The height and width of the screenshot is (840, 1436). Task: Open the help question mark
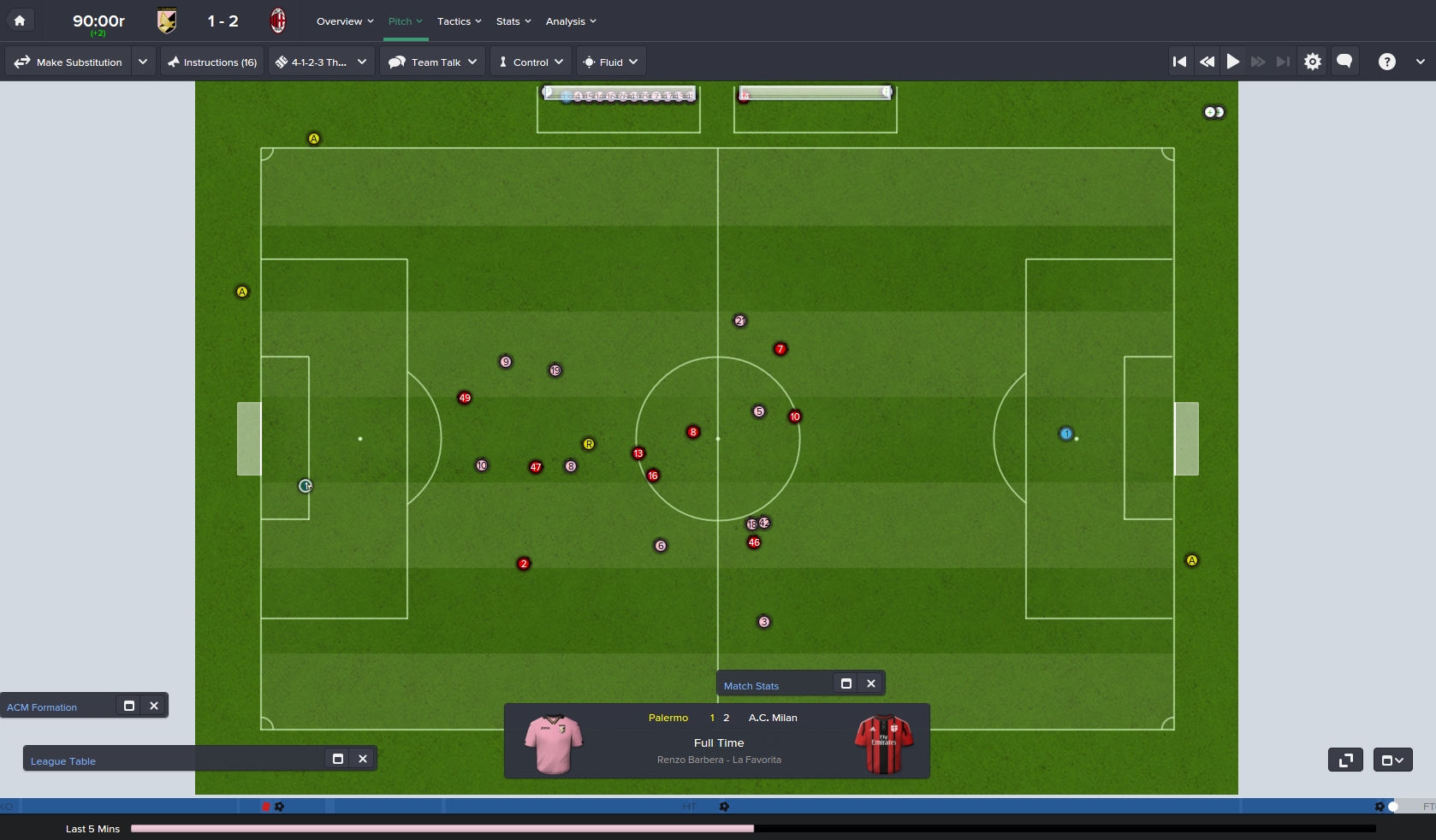click(x=1387, y=62)
